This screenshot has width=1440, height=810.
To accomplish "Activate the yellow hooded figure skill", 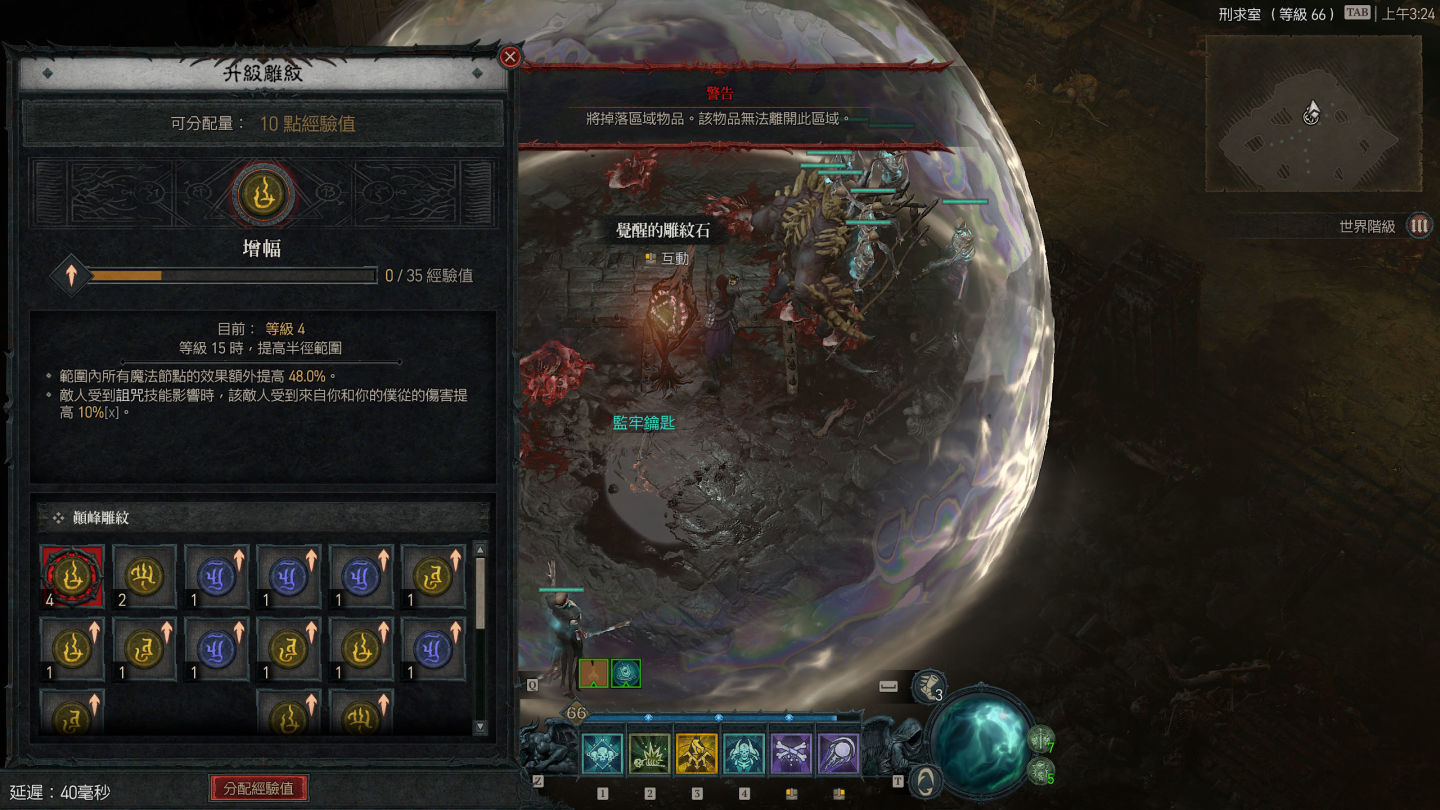I will (697, 754).
